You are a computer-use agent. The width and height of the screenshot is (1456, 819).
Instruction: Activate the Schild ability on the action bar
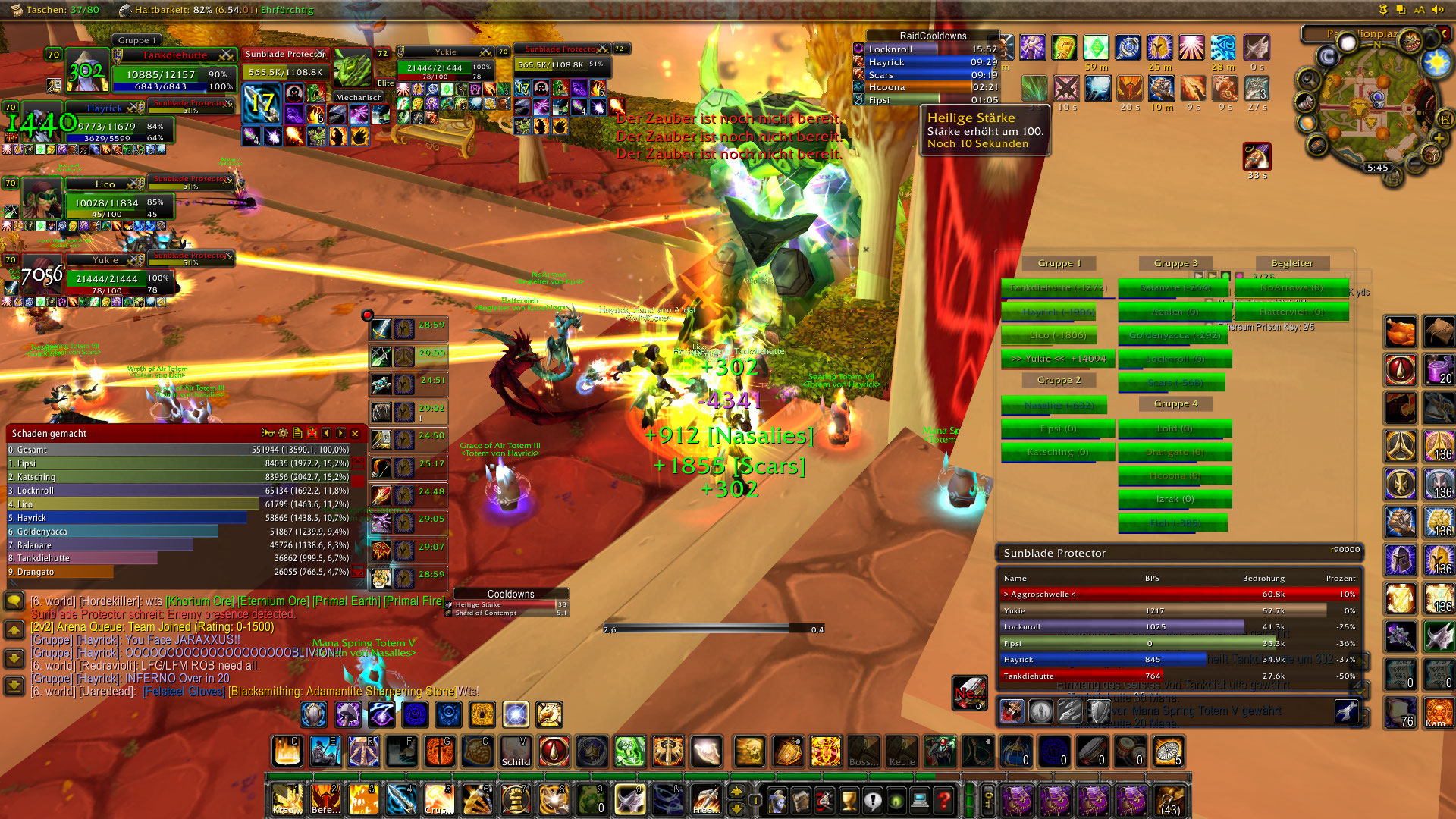pos(516,752)
